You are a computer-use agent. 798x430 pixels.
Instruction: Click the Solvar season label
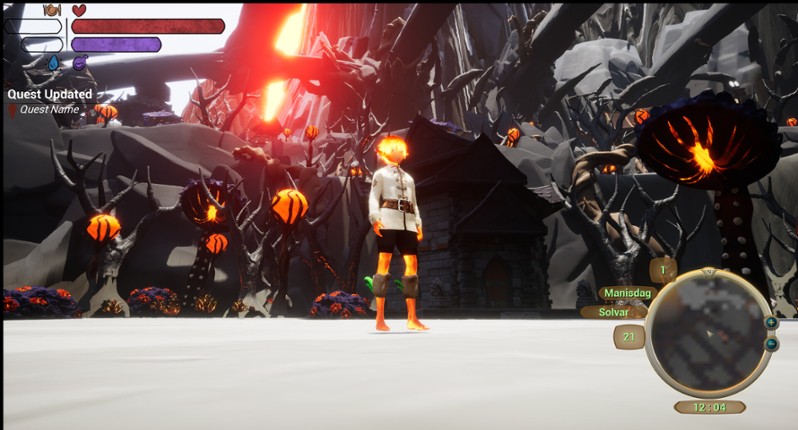(614, 312)
